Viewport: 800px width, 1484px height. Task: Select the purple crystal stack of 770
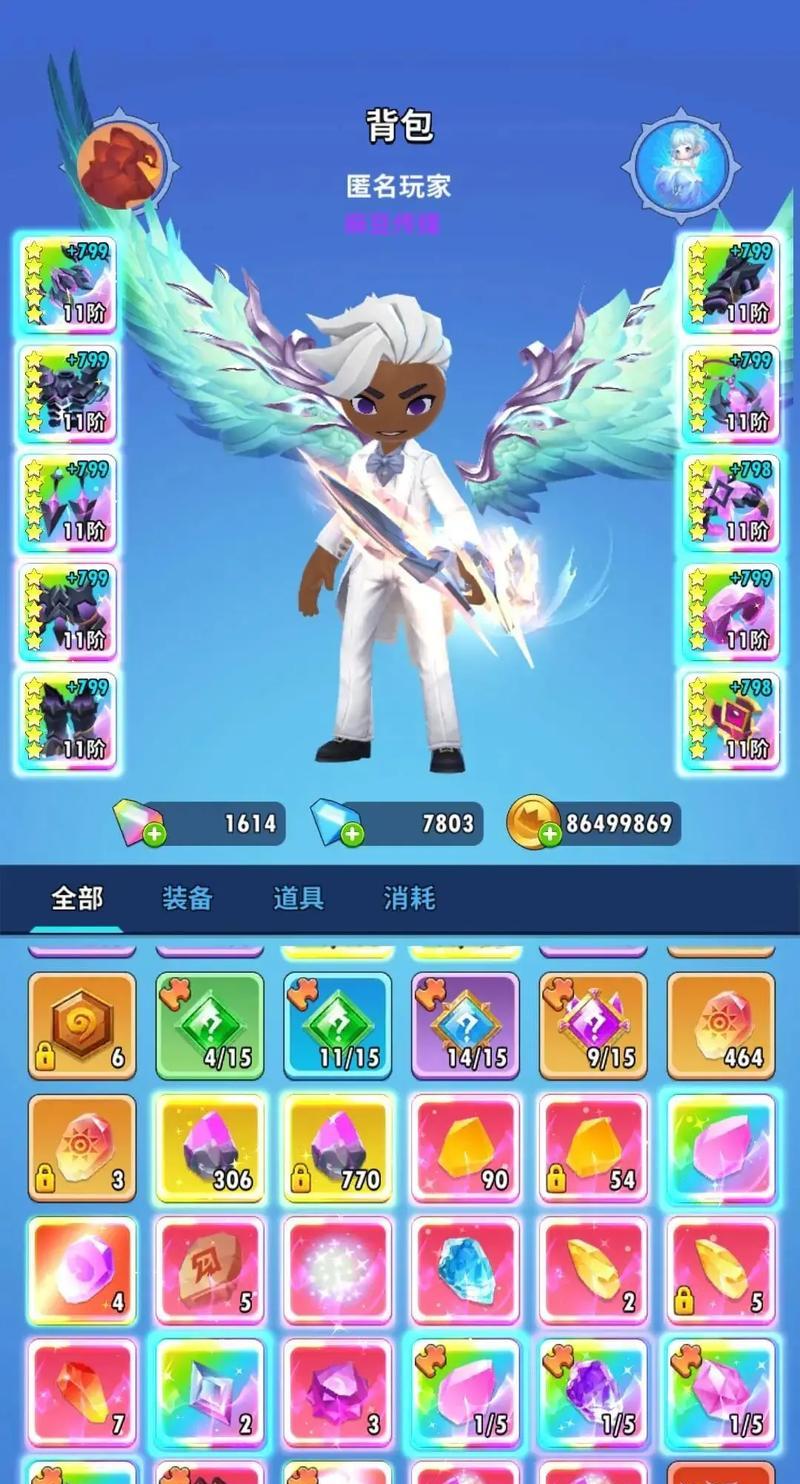tap(338, 1148)
